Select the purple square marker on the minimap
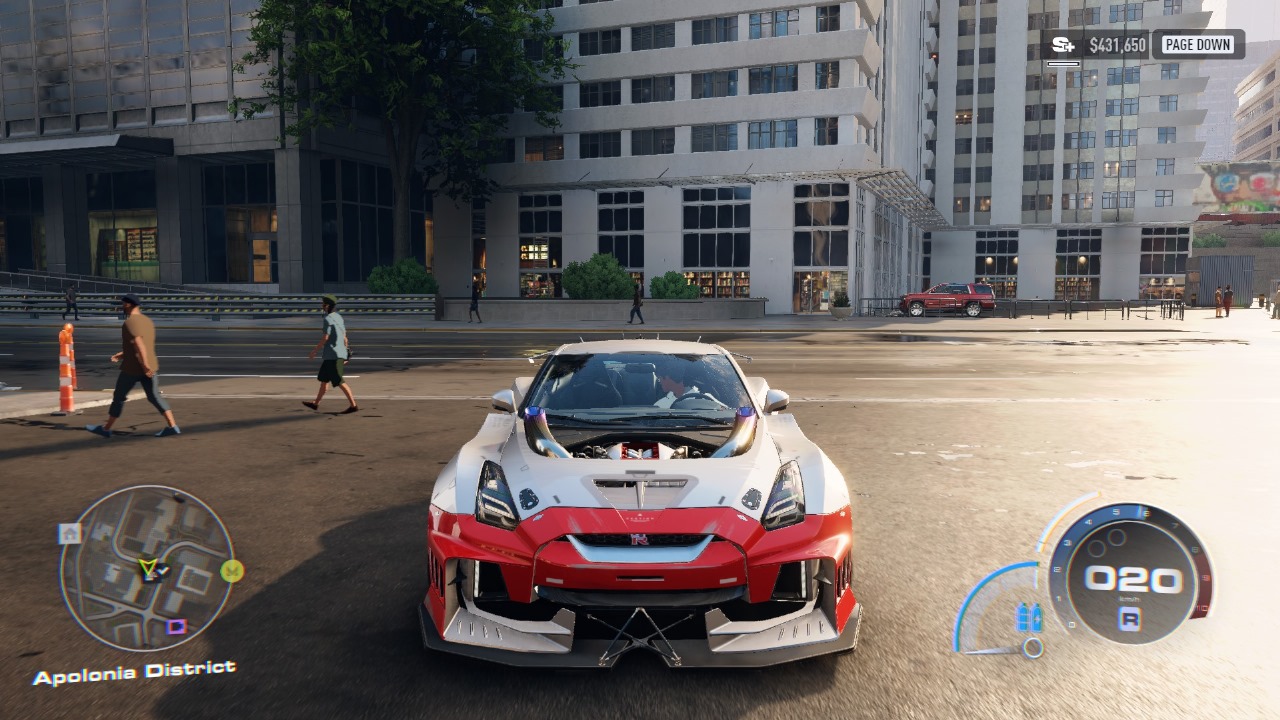Screen dimensions: 1280x720 (176, 627)
